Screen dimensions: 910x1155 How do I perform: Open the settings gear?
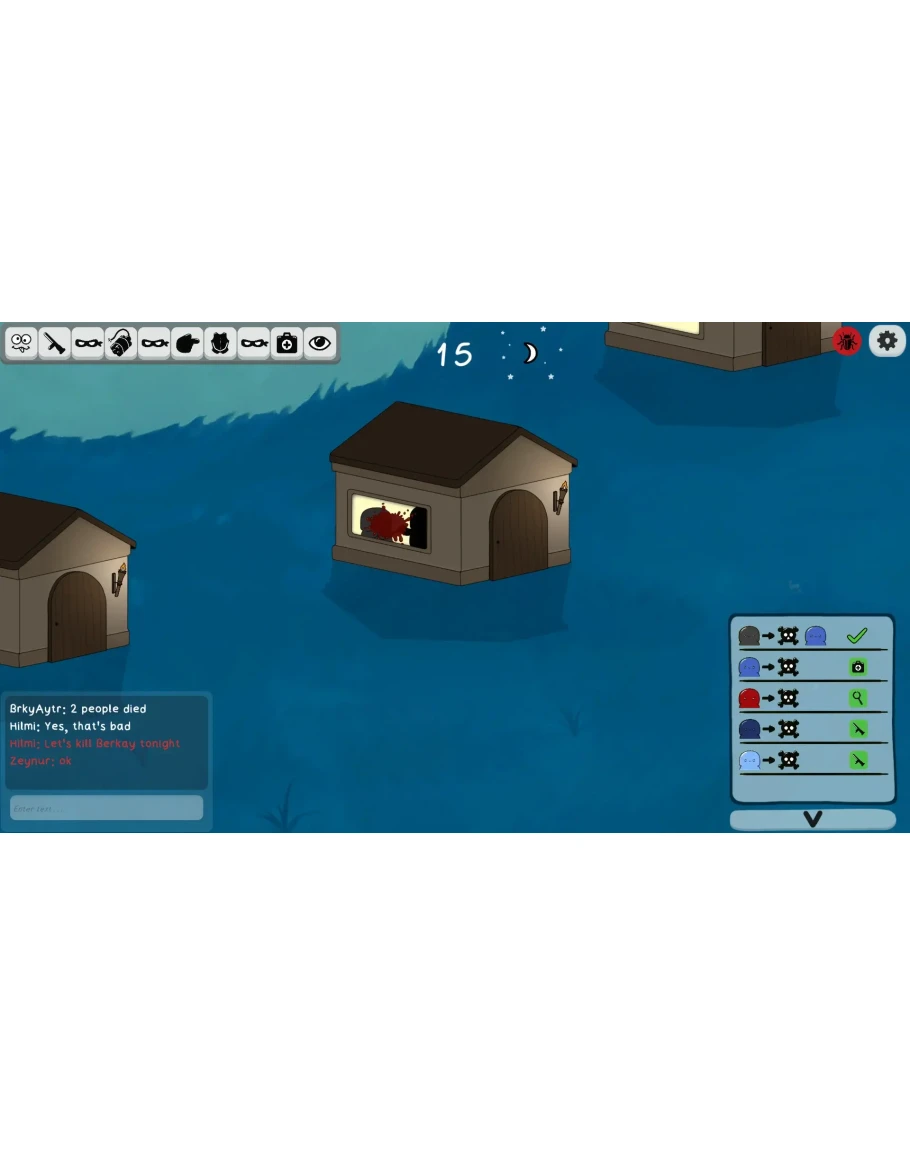coord(887,341)
